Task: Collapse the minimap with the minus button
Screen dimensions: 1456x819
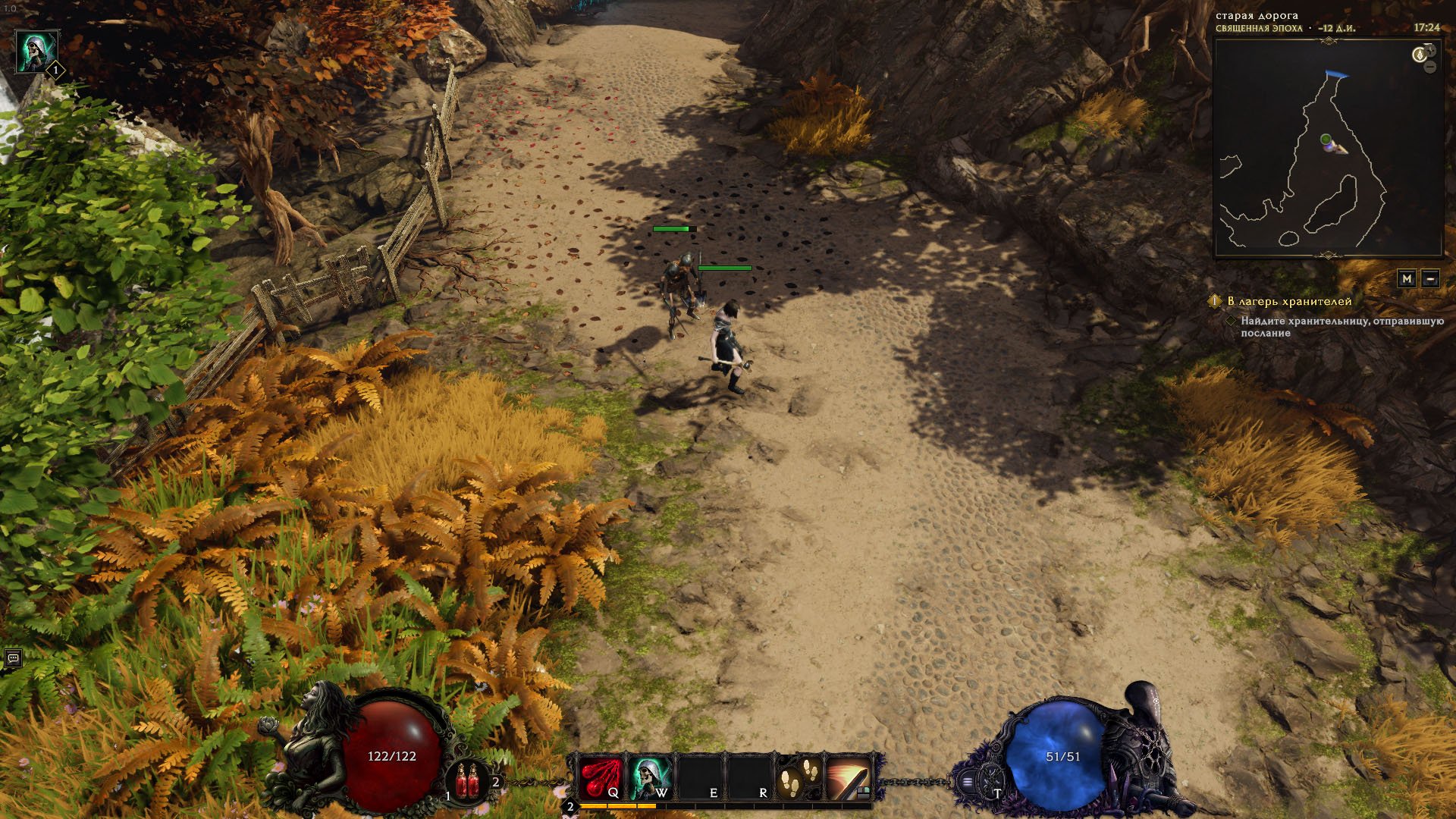Action: coord(1430,278)
